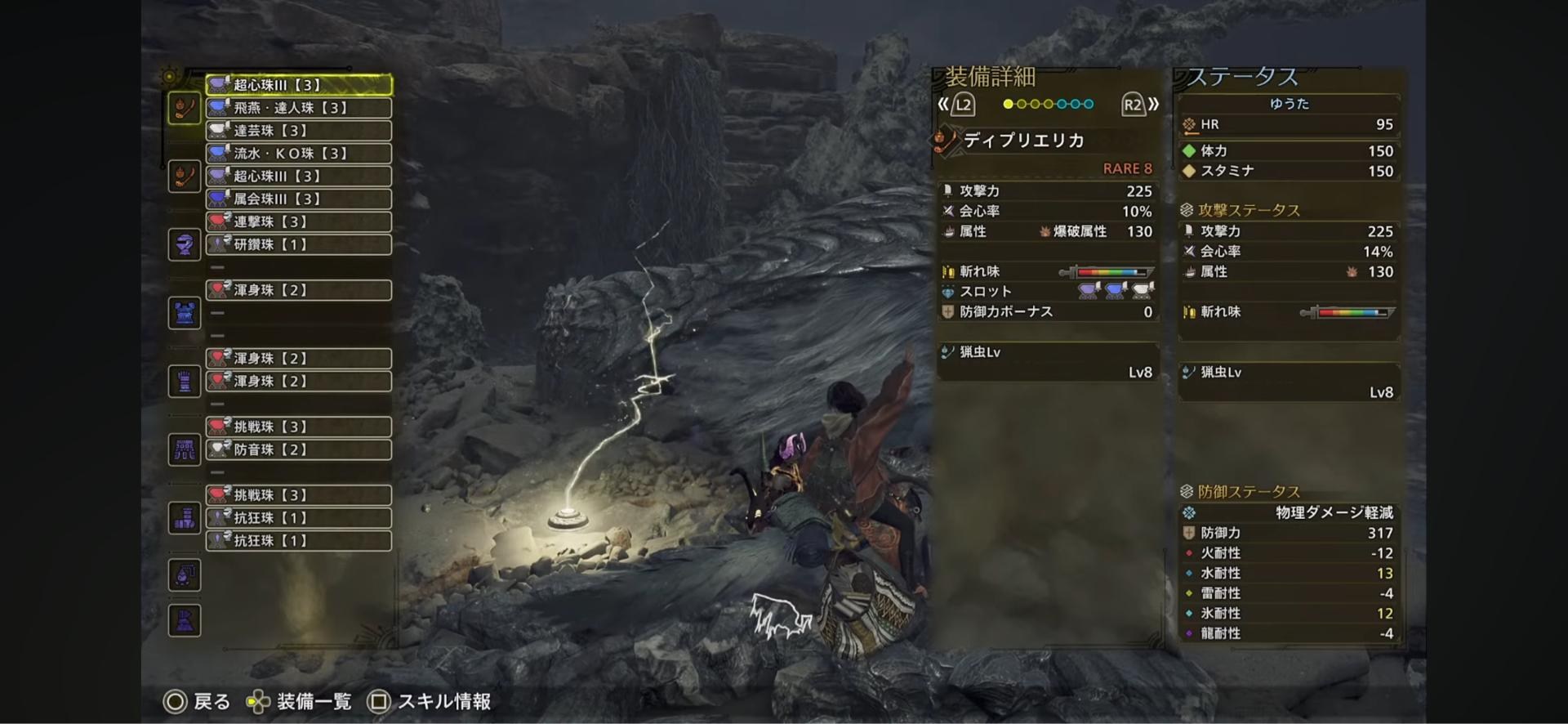Click the waist armor equipment icon
The image size is (1568, 724).
click(x=184, y=449)
